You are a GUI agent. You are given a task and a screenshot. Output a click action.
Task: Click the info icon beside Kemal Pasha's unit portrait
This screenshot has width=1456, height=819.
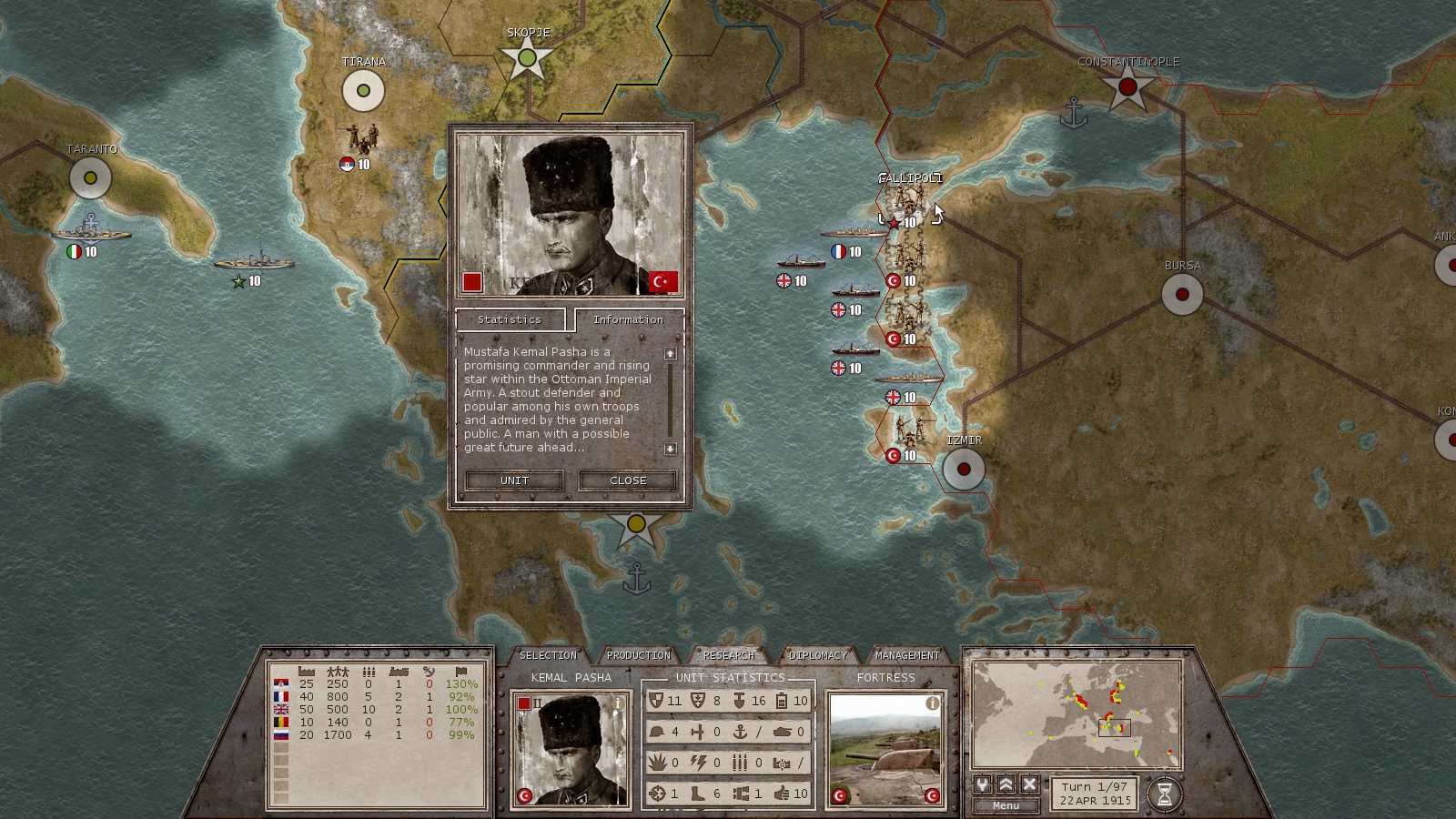(x=618, y=701)
